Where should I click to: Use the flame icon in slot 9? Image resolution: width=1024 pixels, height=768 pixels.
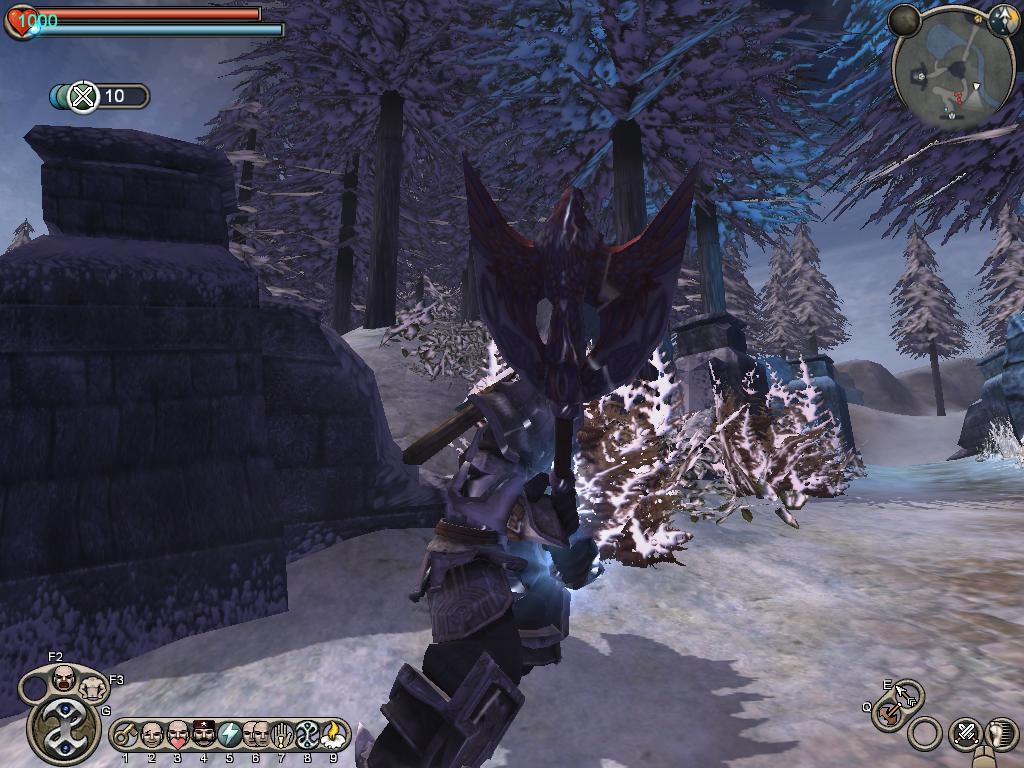(x=334, y=736)
